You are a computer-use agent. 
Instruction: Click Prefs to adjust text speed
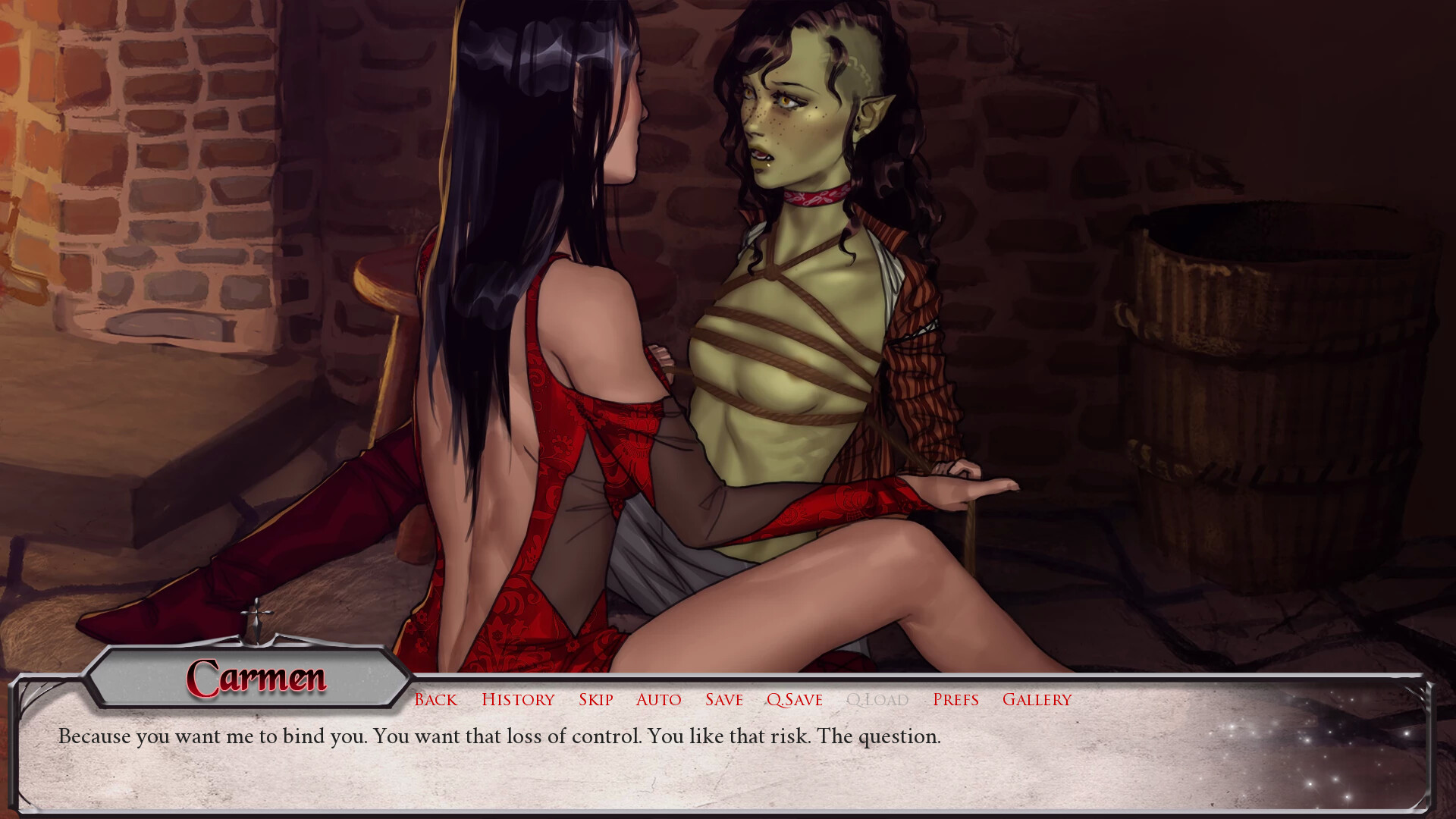tap(956, 699)
